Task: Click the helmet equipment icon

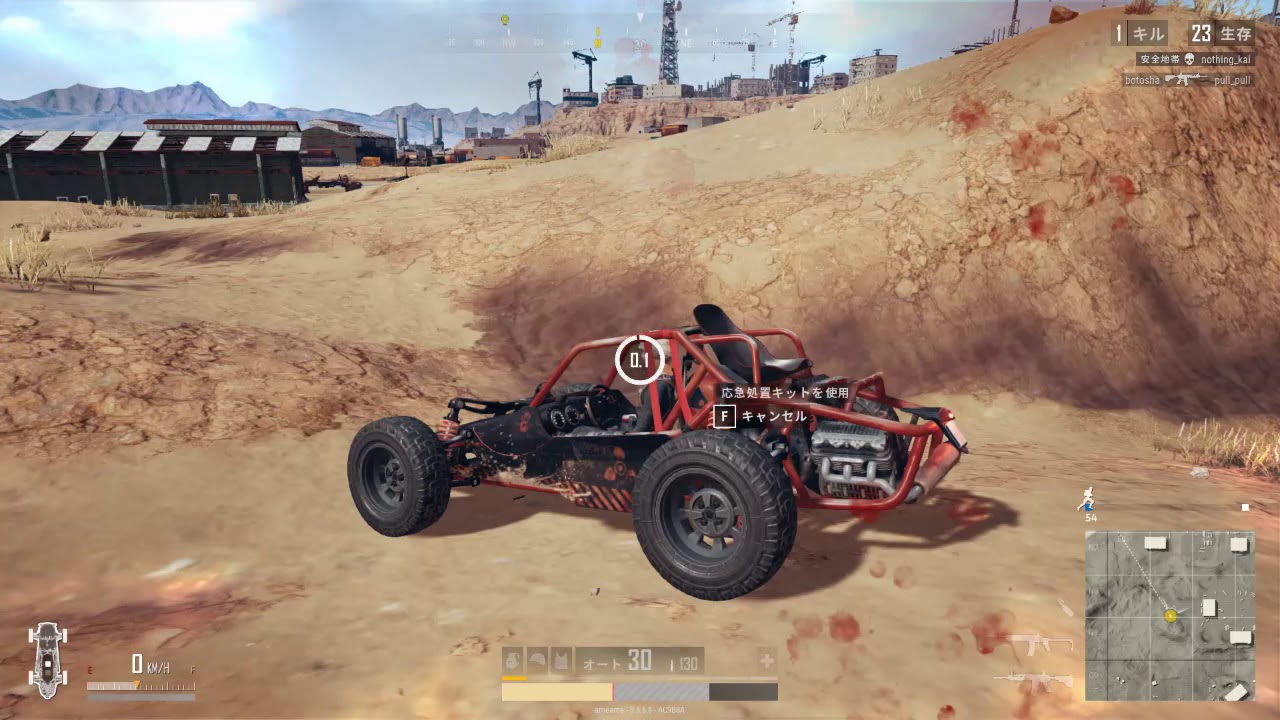Action: [537, 660]
